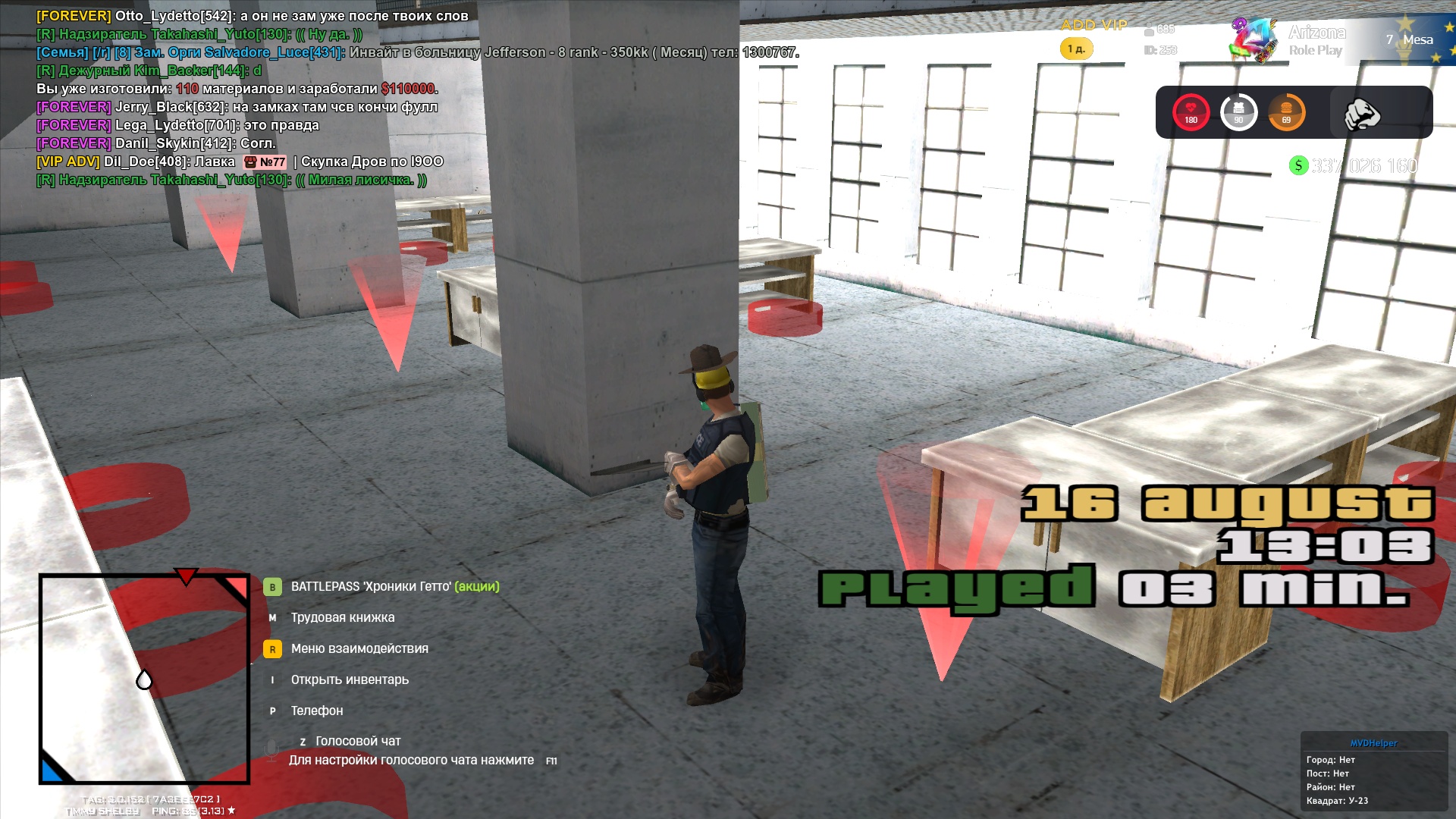This screenshot has width=1456, height=819.
Task: Click the Arizona Role Play logo
Action: (x=1289, y=41)
